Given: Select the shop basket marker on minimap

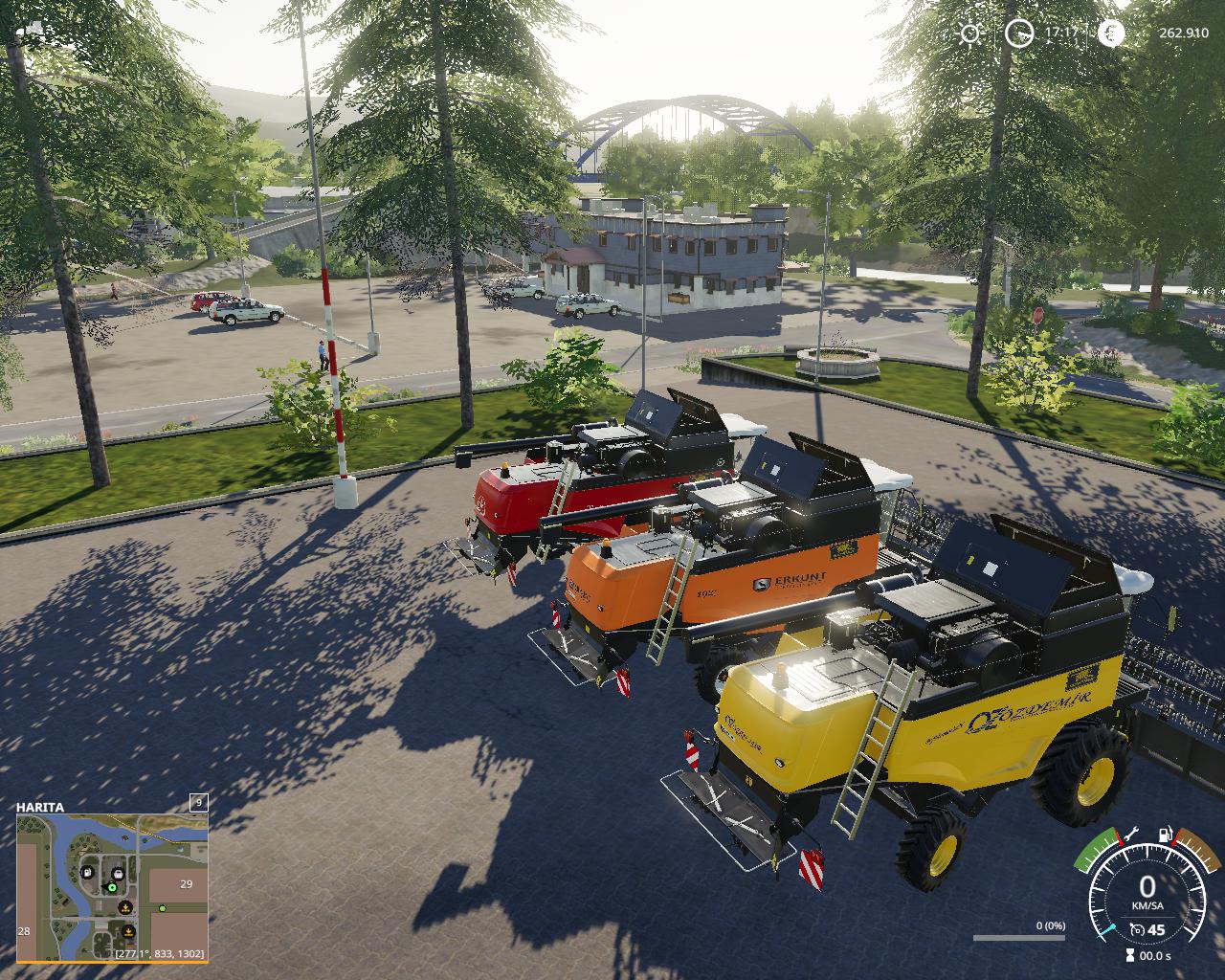Looking at the screenshot, I should 117,872.
